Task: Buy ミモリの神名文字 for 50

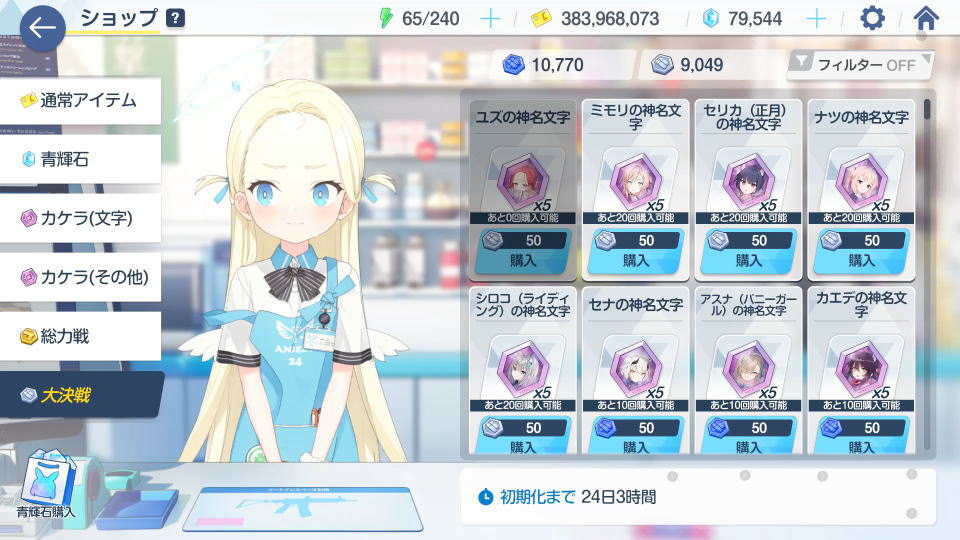Action: point(636,250)
